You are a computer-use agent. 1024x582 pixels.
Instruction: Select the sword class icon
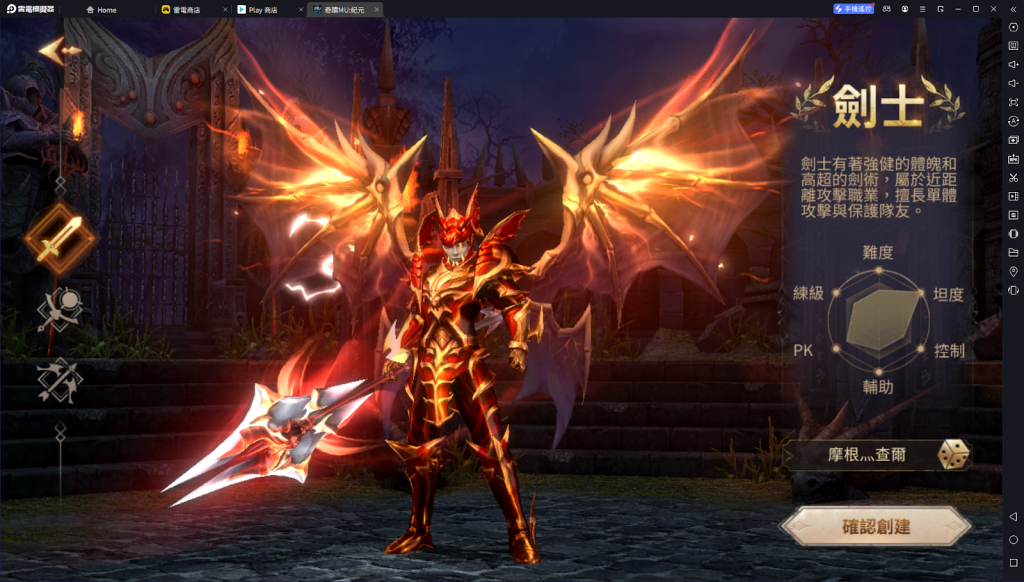click(x=60, y=238)
